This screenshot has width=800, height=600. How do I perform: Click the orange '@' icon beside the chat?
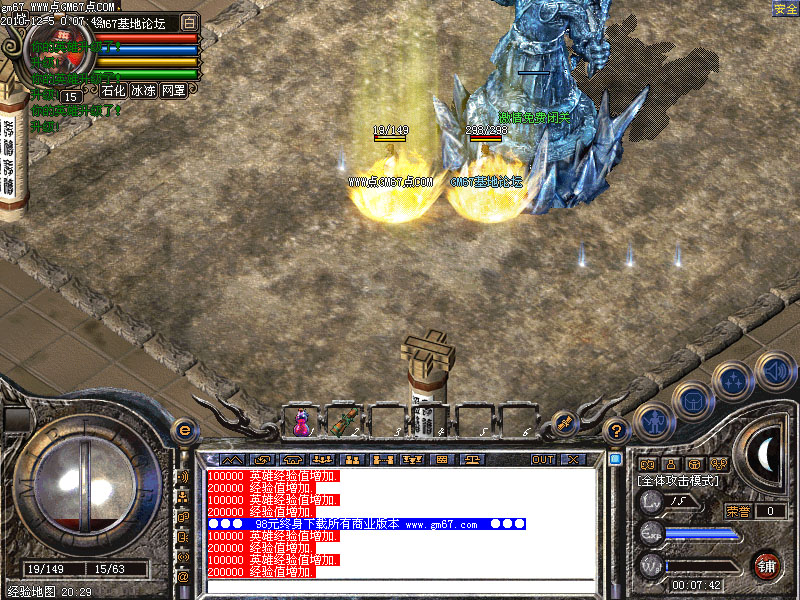(x=183, y=577)
